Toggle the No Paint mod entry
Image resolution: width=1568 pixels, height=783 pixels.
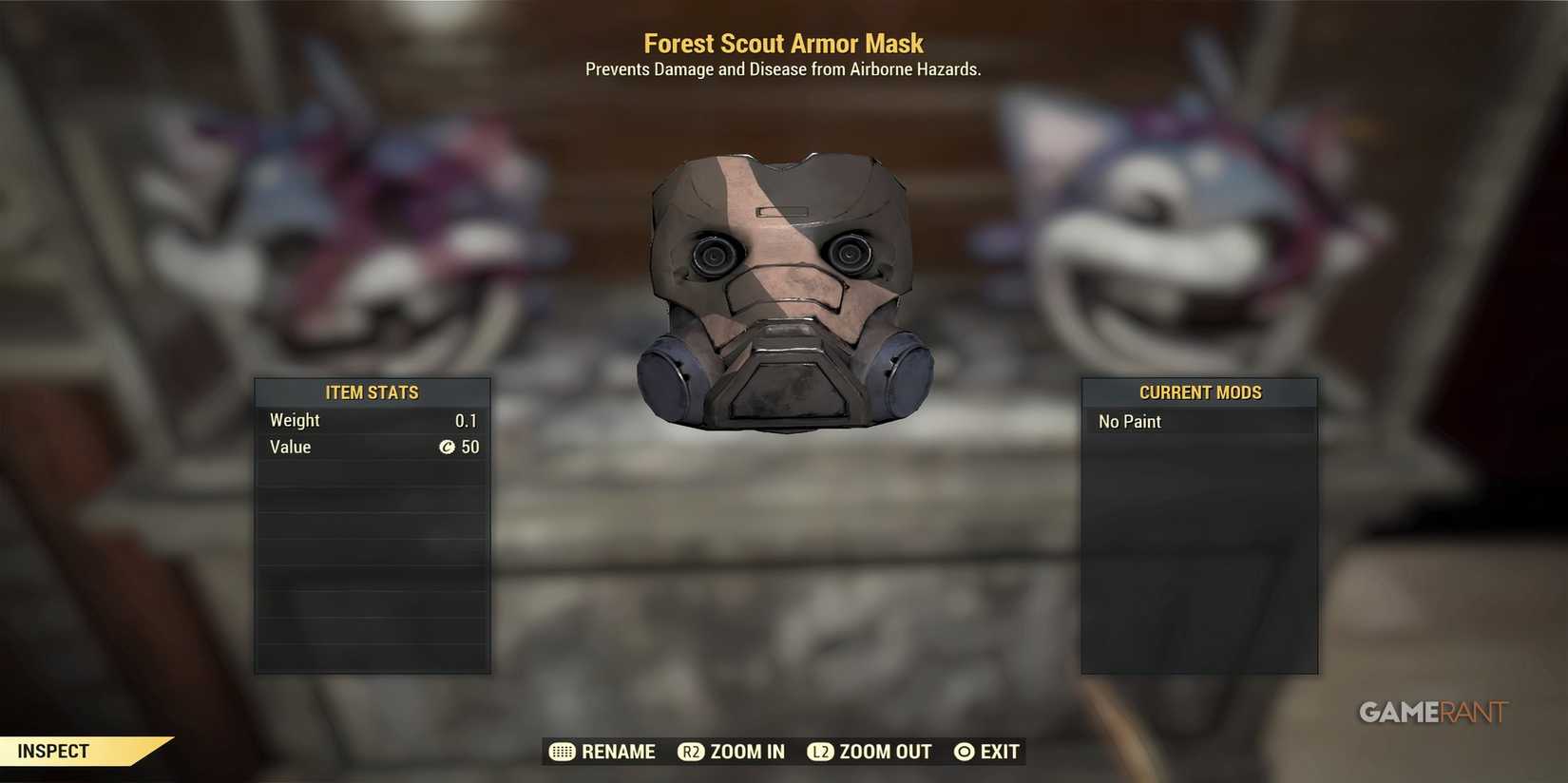1198,421
